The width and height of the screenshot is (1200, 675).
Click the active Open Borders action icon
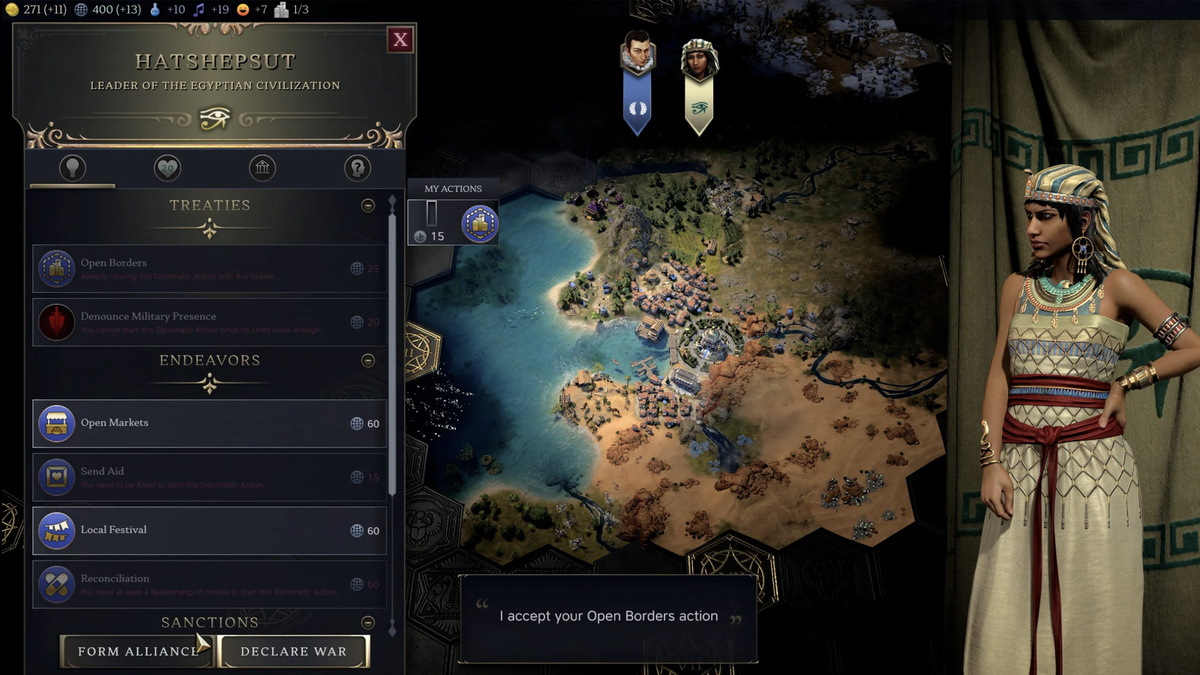[x=479, y=223]
